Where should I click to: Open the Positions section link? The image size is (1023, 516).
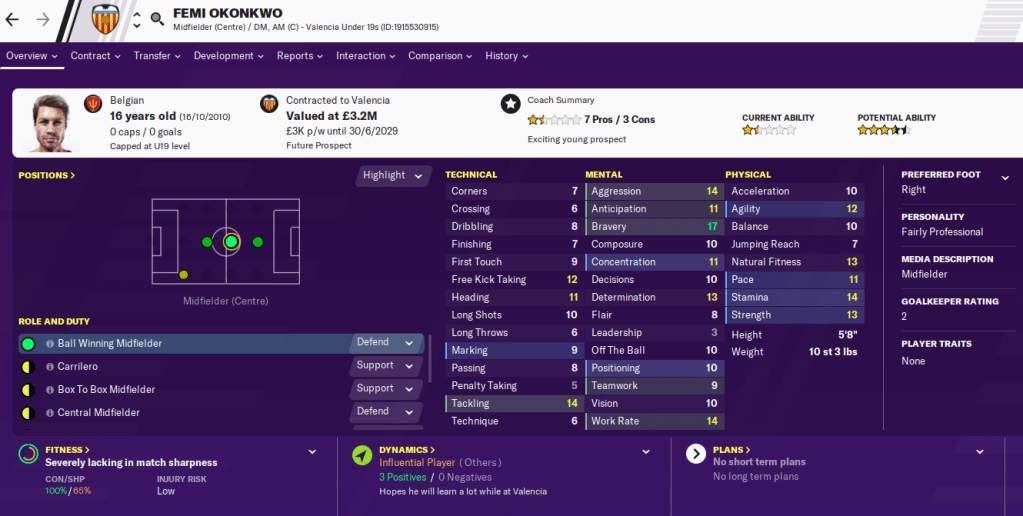(46, 176)
